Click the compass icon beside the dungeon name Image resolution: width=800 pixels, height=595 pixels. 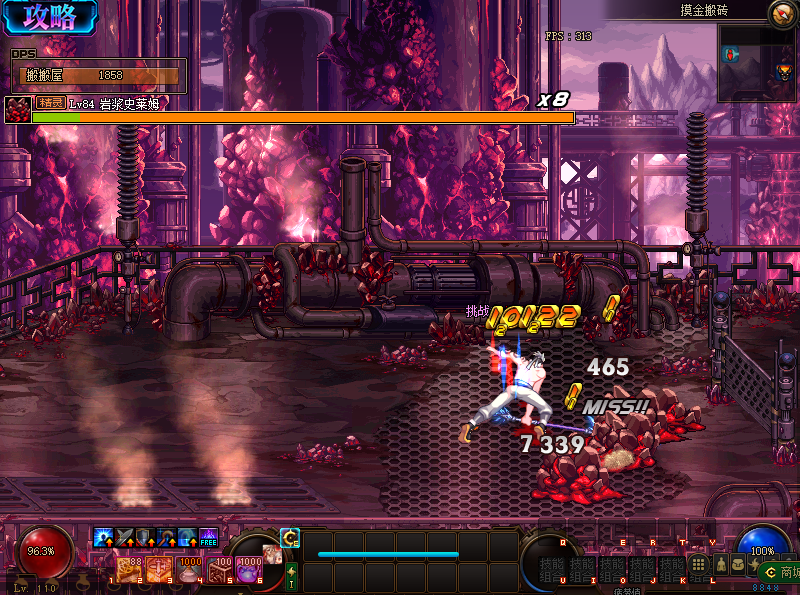[782, 13]
